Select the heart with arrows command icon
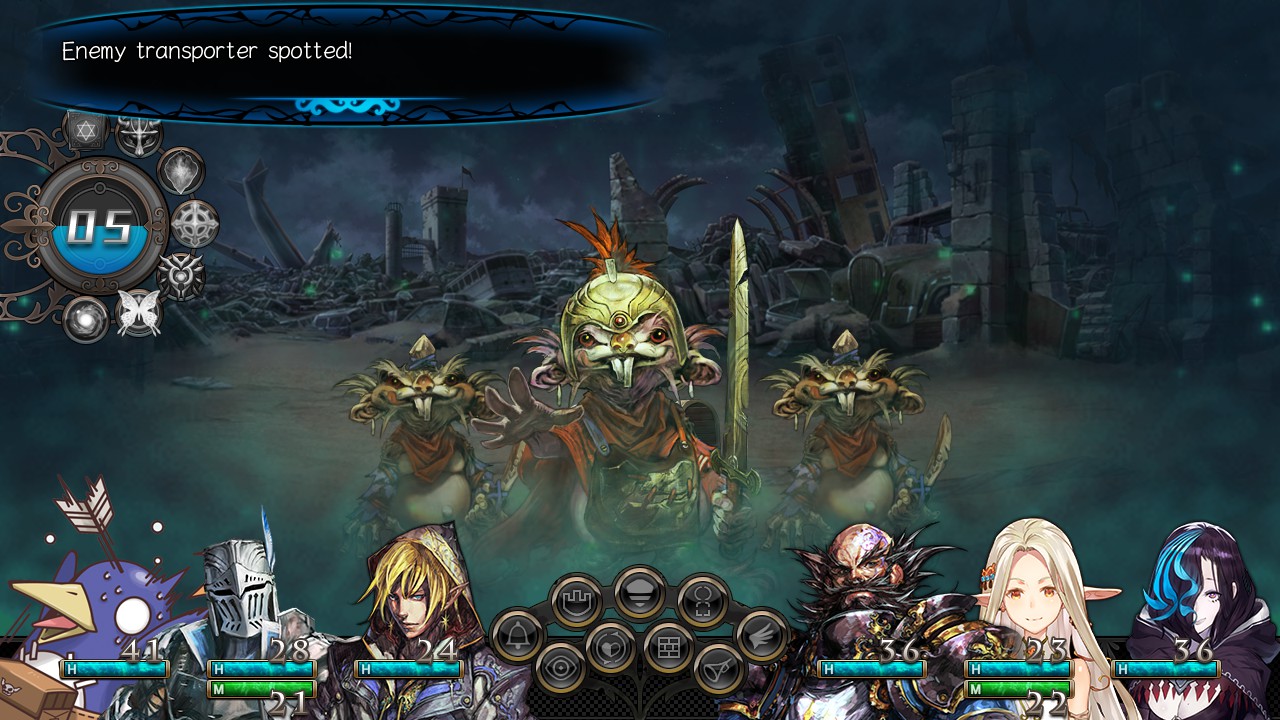1280x720 pixels. tap(609, 649)
